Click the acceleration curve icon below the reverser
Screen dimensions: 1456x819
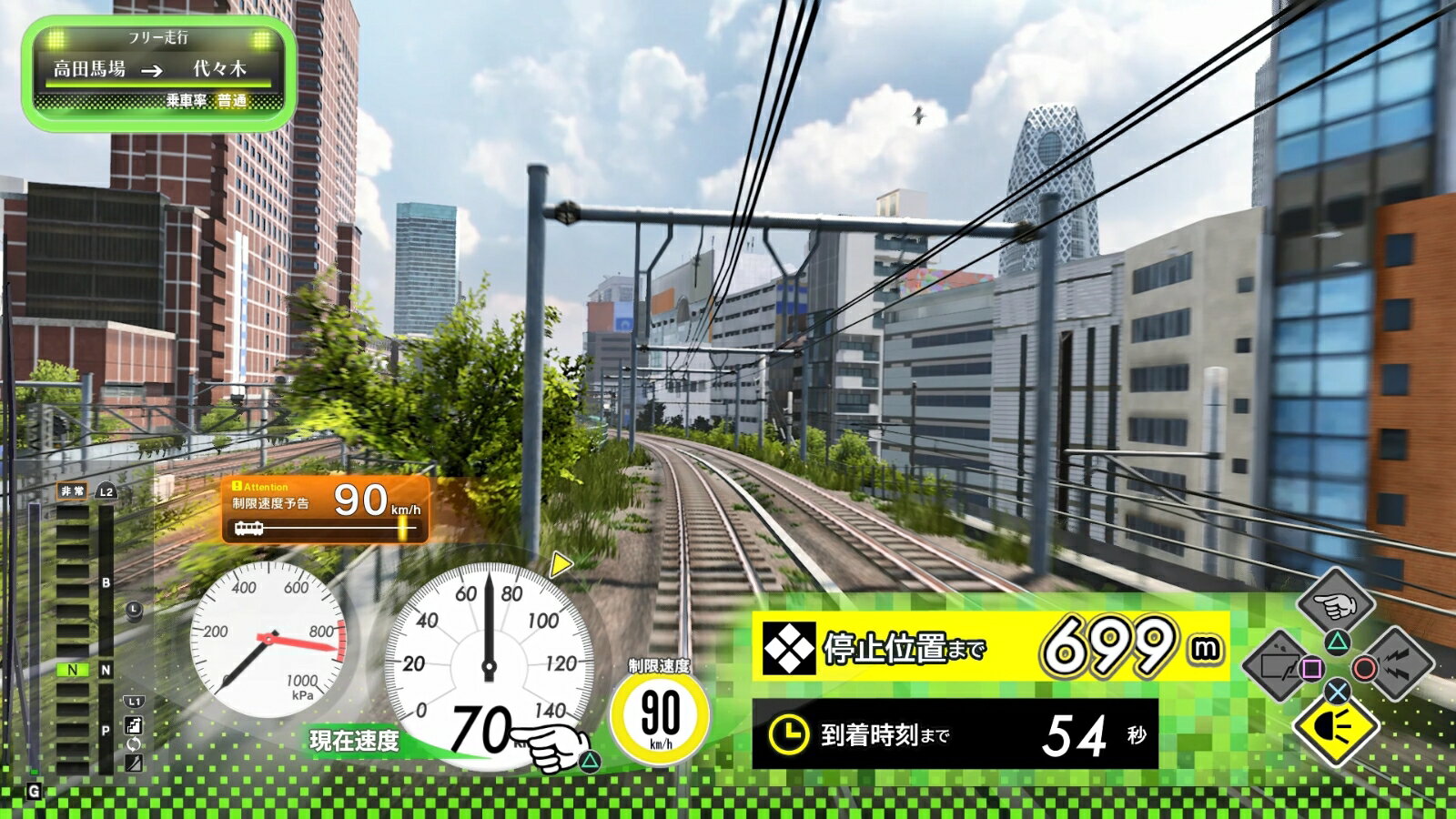point(133,763)
